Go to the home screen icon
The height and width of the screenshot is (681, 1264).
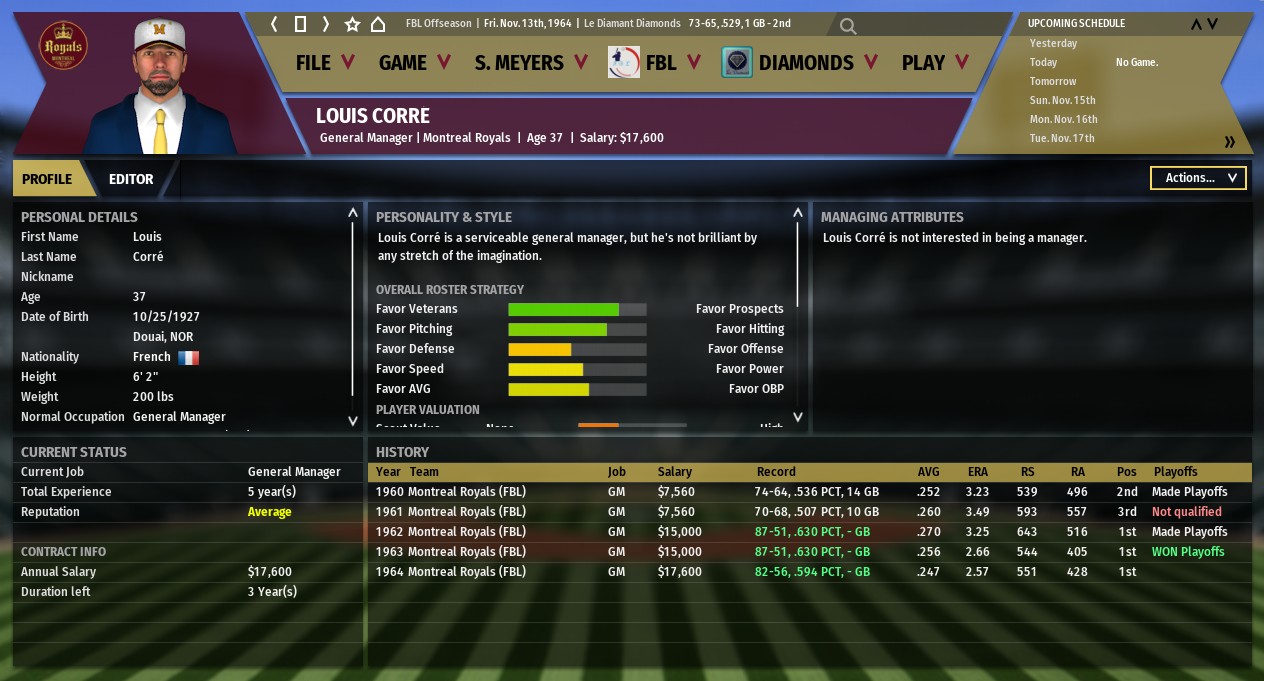[x=378, y=24]
